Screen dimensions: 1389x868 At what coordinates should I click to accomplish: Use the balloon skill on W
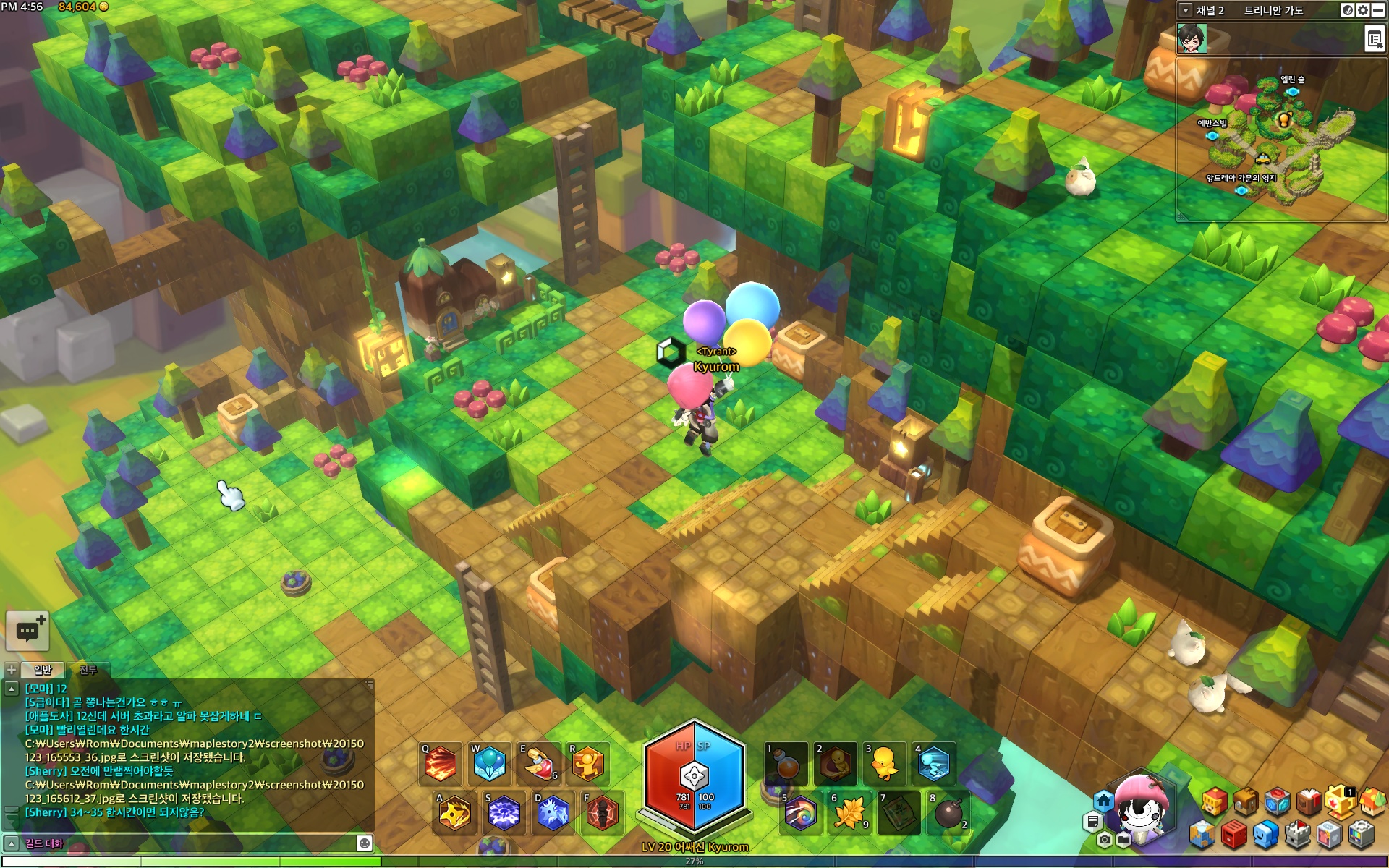(x=490, y=764)
